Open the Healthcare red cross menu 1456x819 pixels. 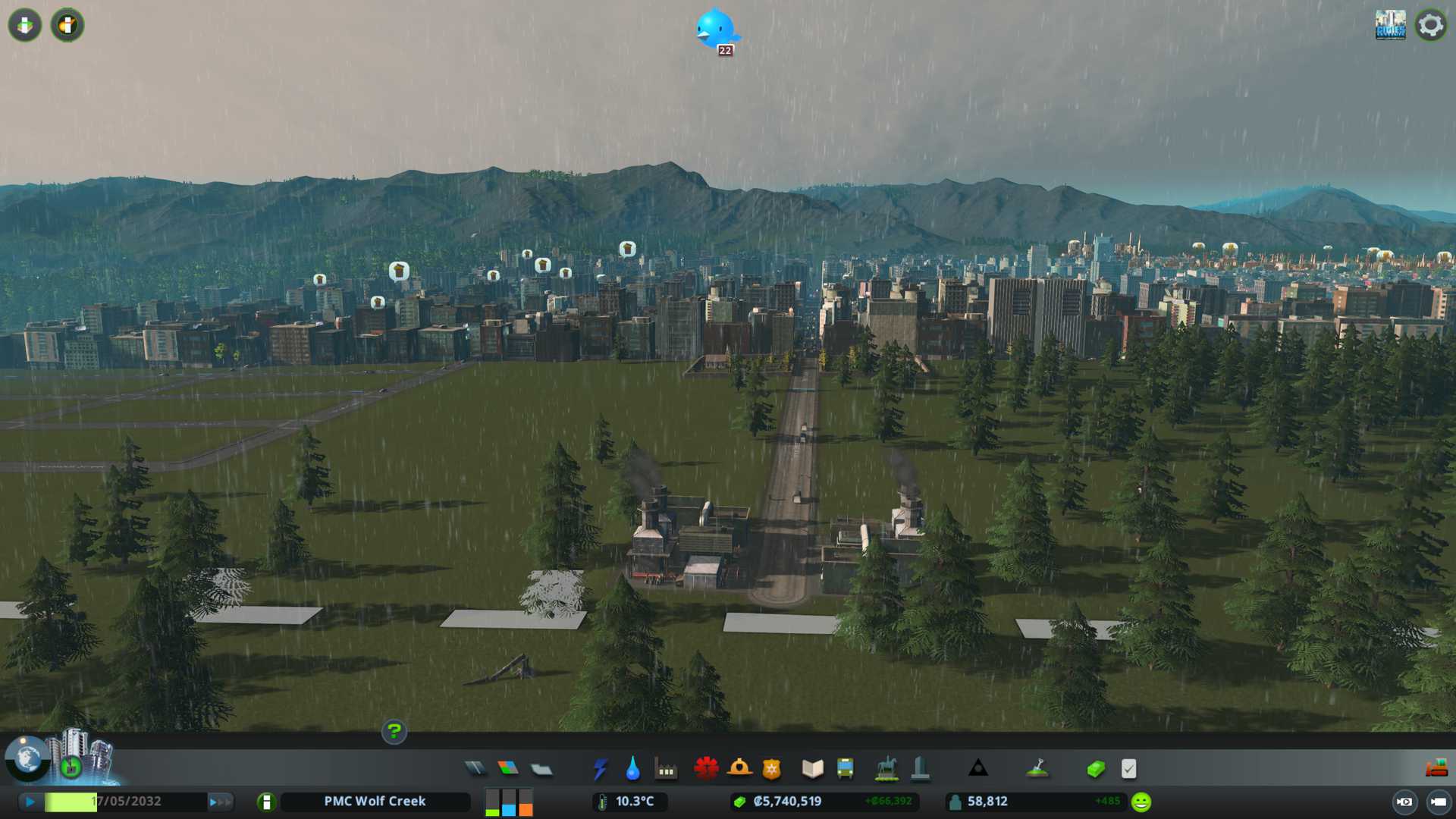(706, 769)
